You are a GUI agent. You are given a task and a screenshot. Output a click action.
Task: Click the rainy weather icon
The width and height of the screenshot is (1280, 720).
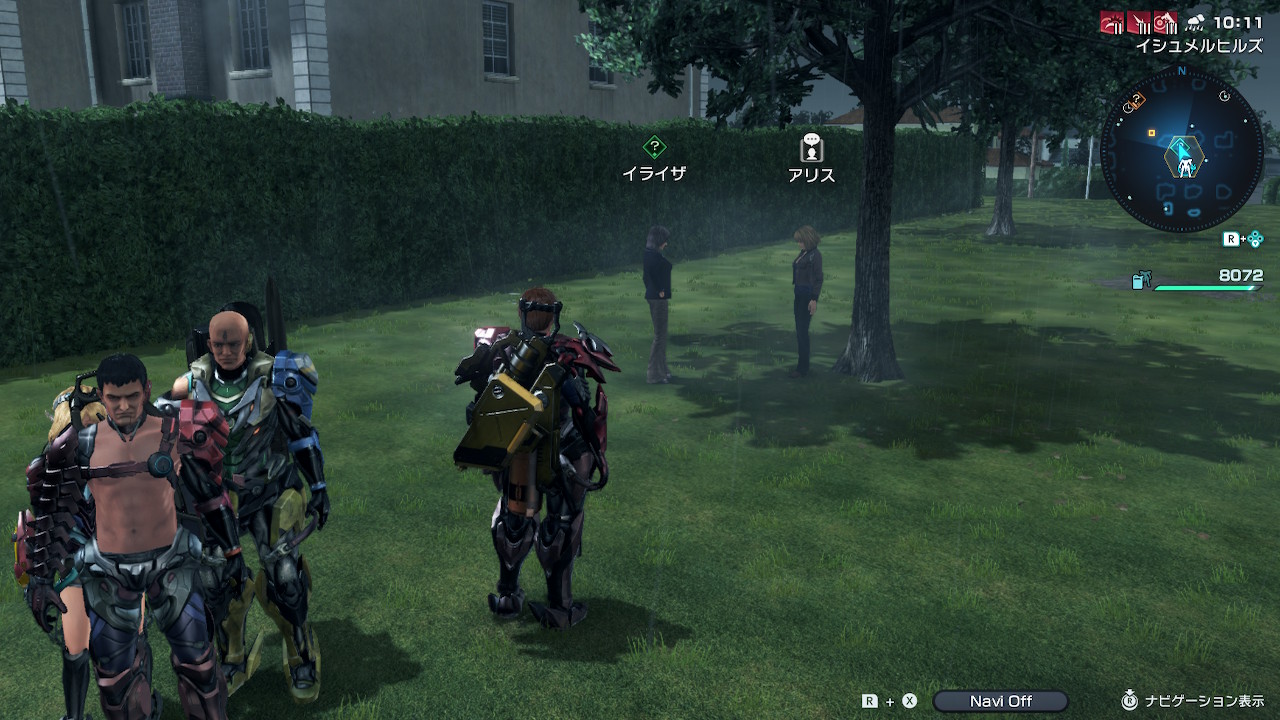pyautogui.click(x=1195, y=21)
